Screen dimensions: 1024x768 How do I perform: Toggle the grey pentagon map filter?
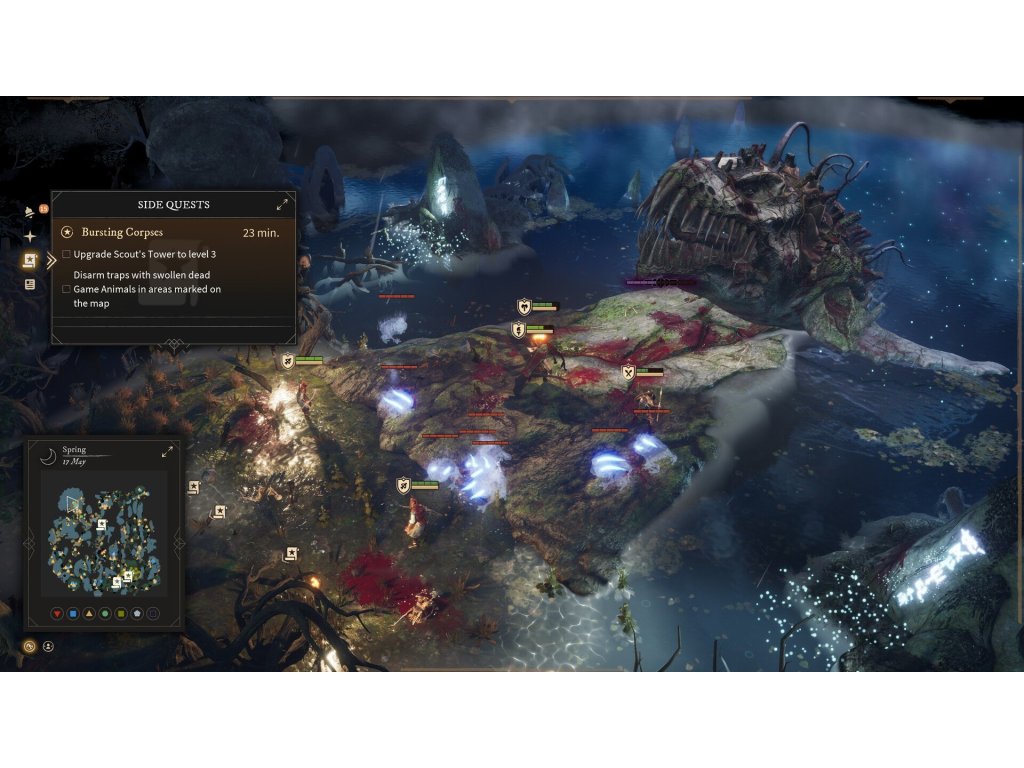click(x=137, y=613)
